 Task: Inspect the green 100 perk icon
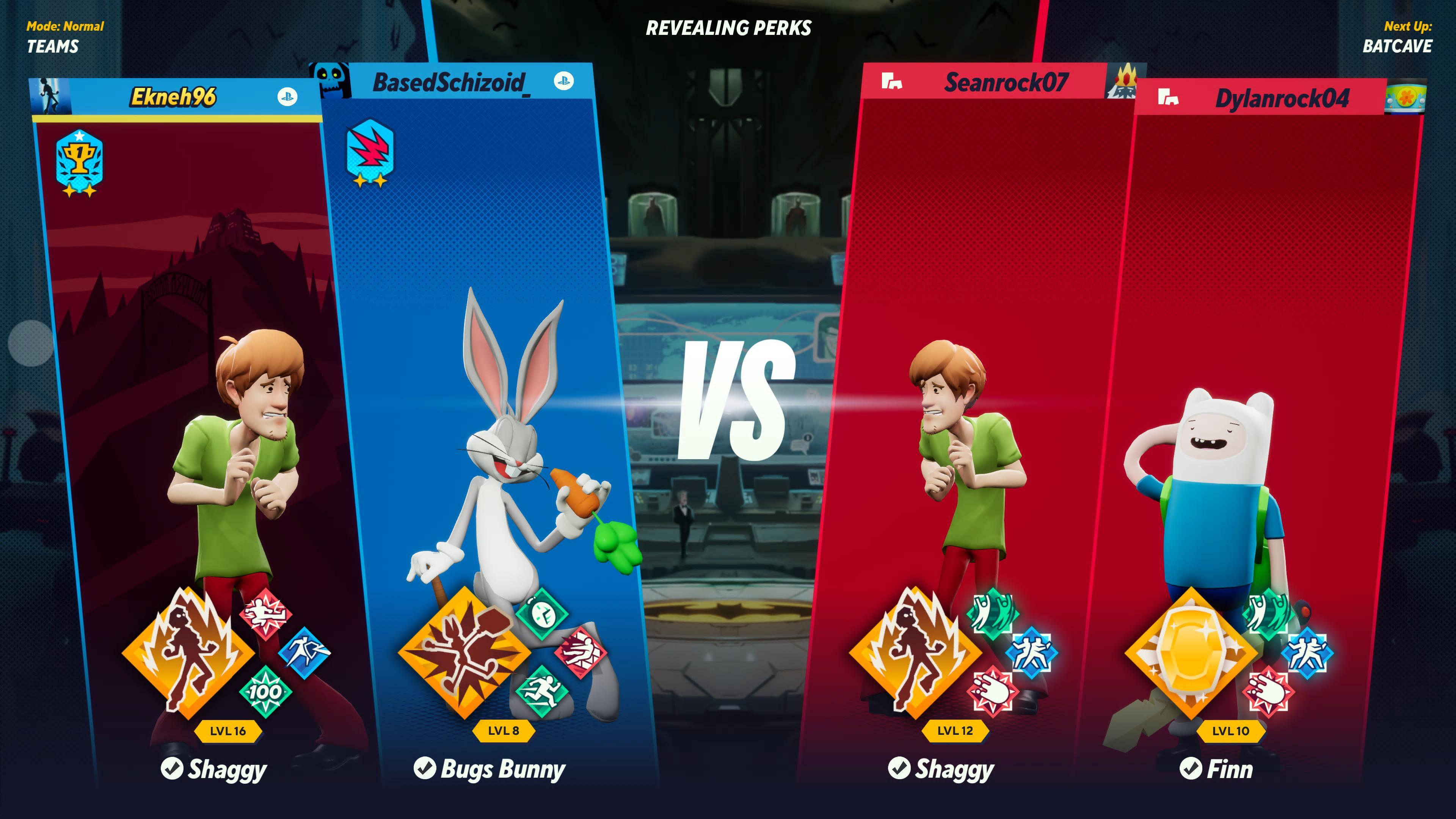tap(265, 691)
